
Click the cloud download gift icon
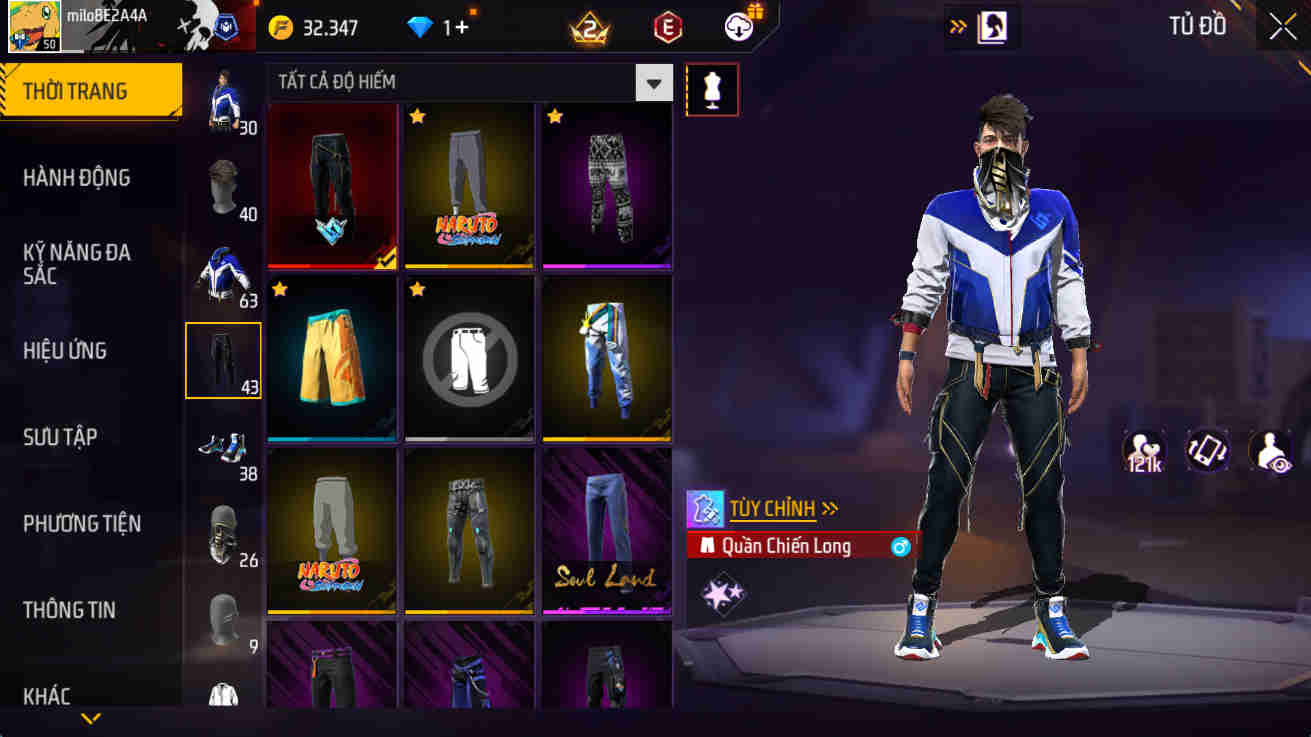(737, 27)
